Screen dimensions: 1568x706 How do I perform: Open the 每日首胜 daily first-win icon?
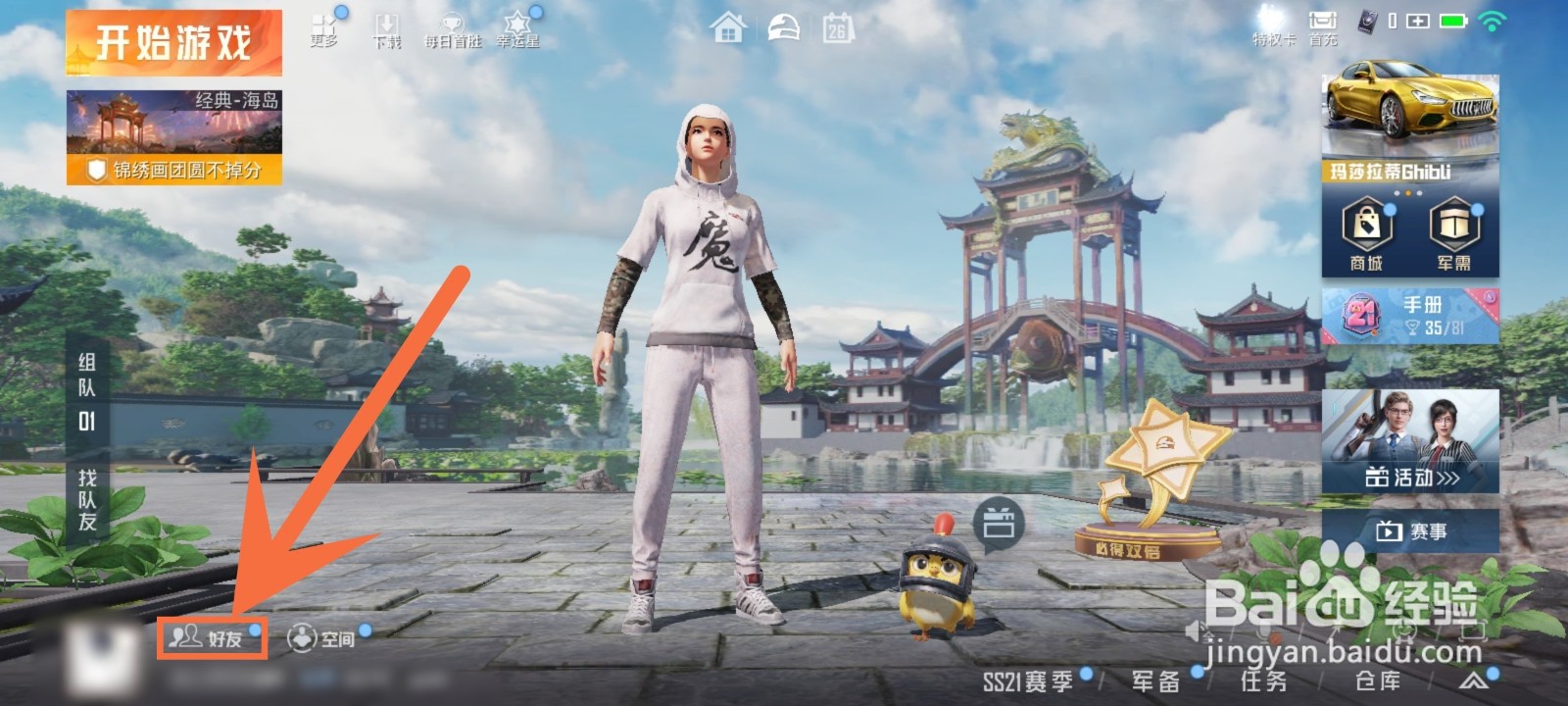(x=453, y=27)
